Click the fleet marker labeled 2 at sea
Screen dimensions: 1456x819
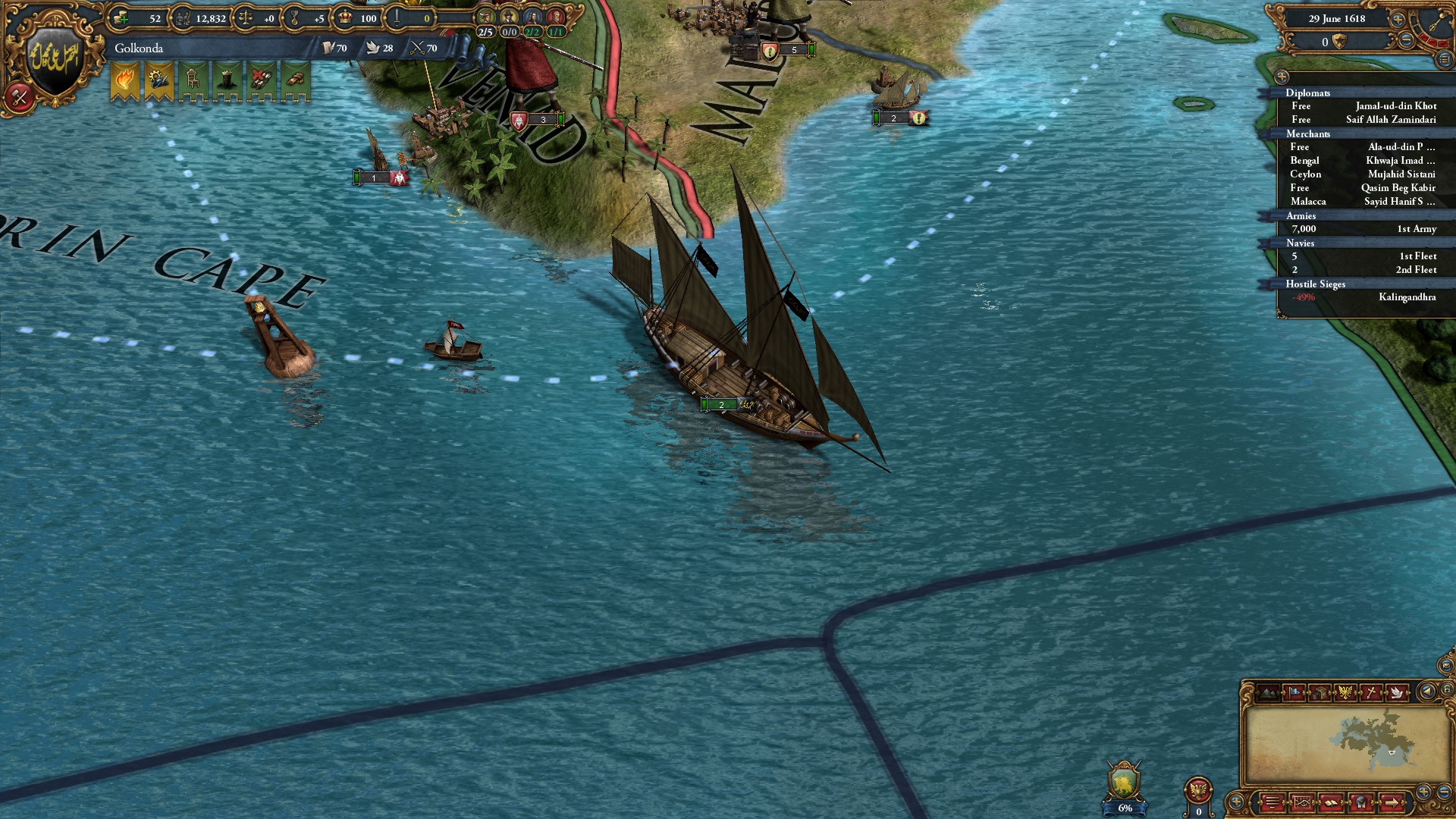(x=721, y=405)
